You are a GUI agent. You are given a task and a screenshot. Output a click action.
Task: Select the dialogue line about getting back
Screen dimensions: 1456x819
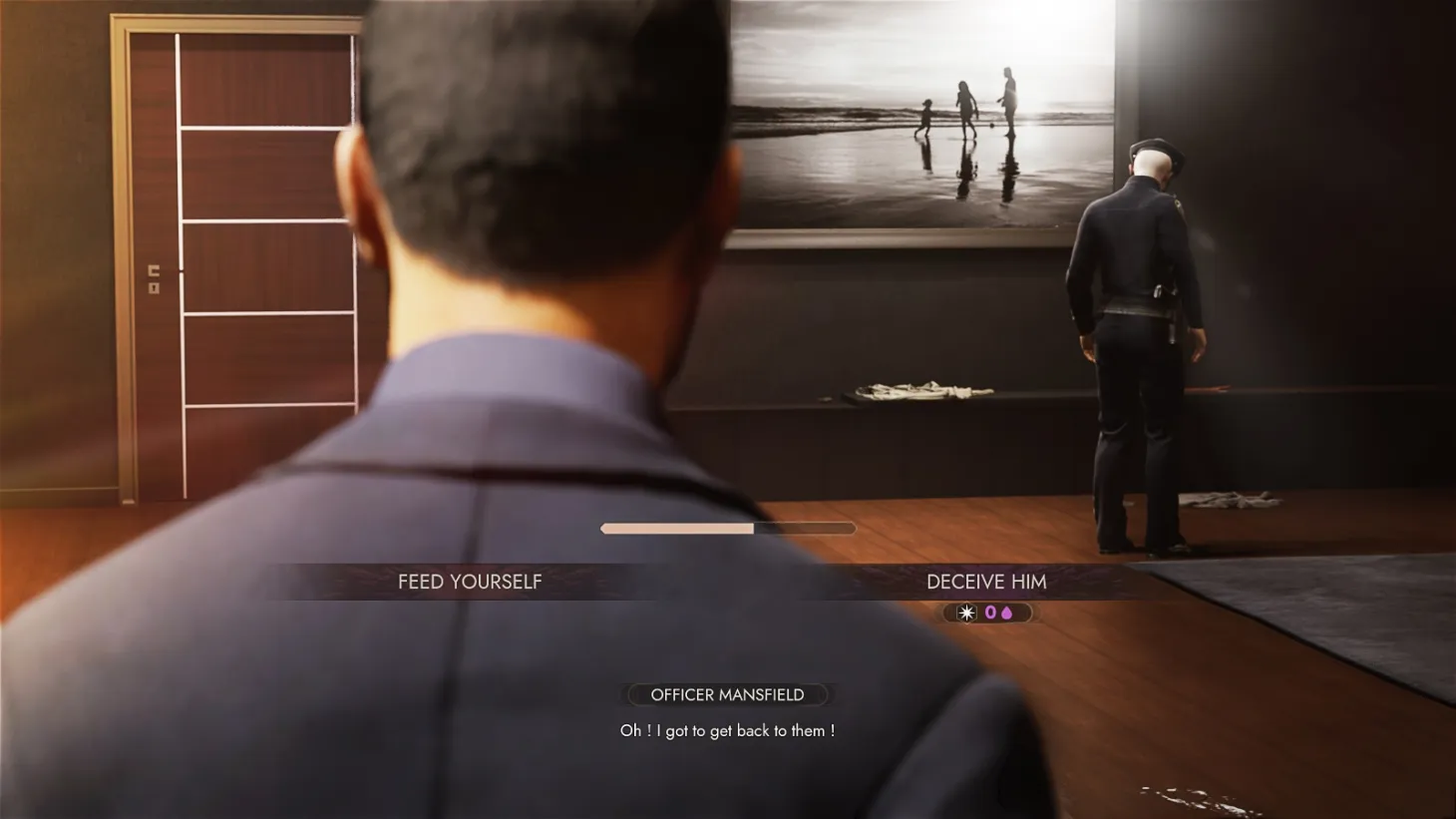[727, 730]
